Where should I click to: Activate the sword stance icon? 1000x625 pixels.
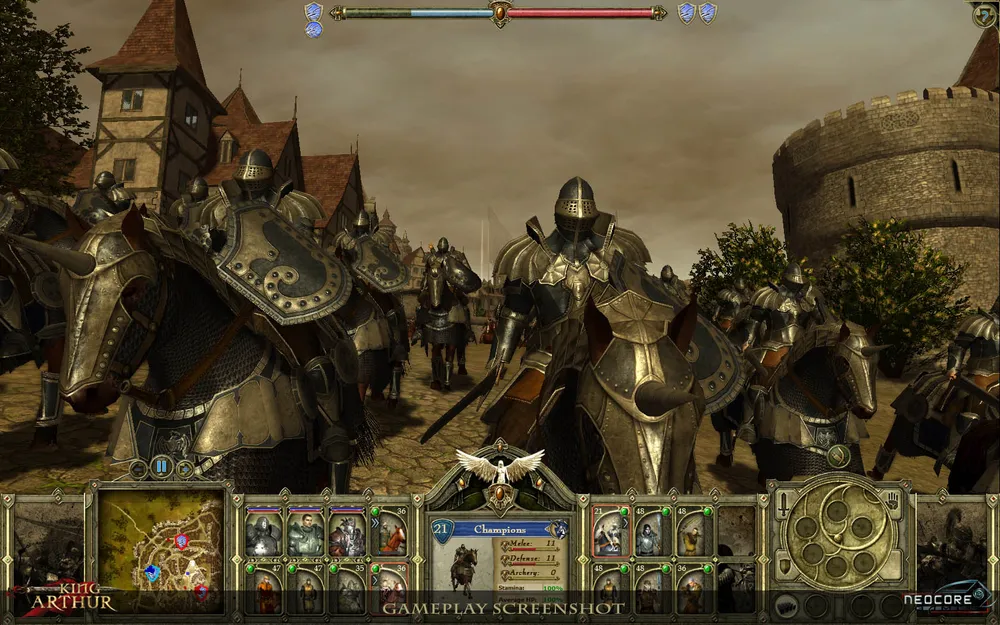coord(785,498)
